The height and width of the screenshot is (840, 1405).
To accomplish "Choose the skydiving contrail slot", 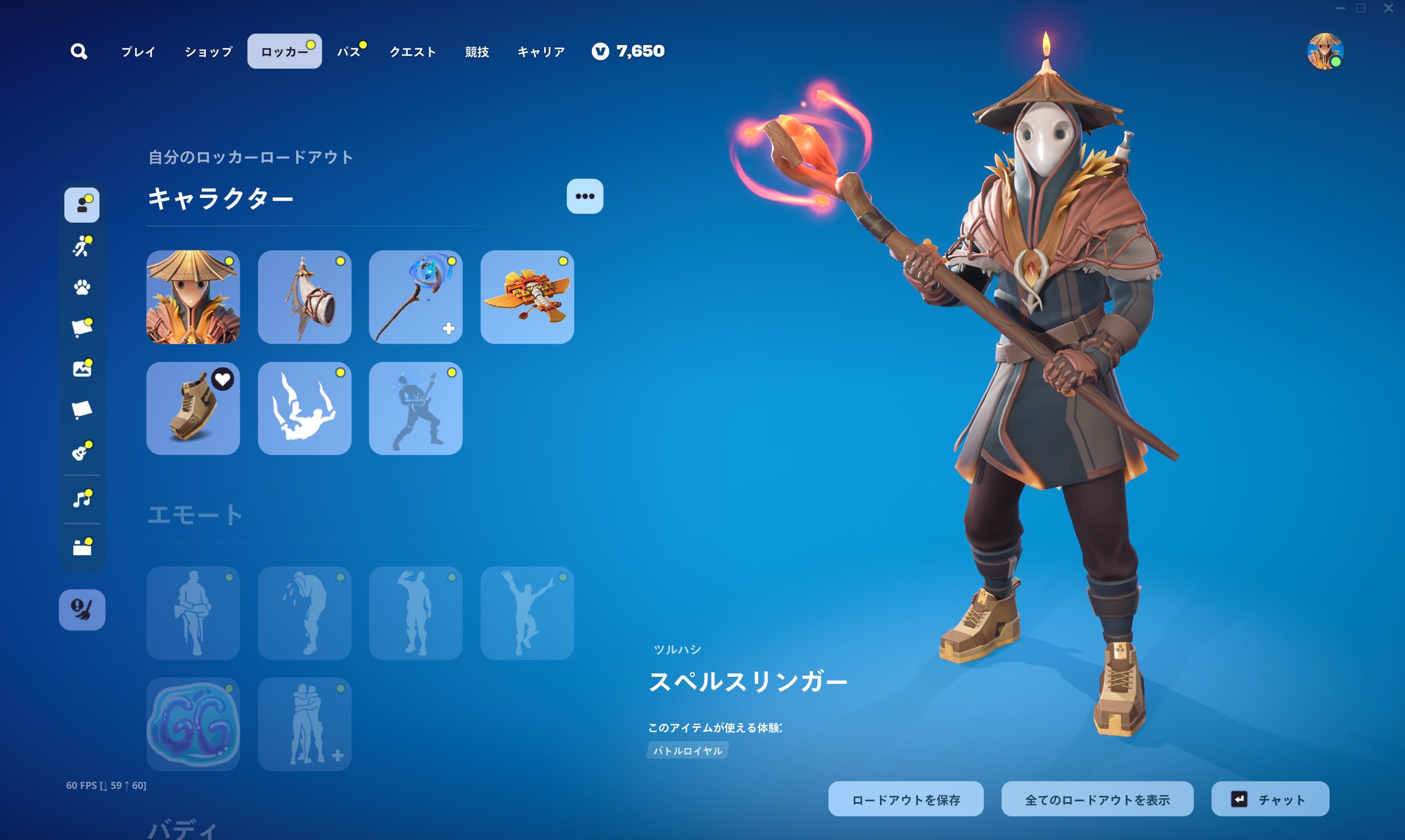I will pyautogui.click(x=305, y=408).
